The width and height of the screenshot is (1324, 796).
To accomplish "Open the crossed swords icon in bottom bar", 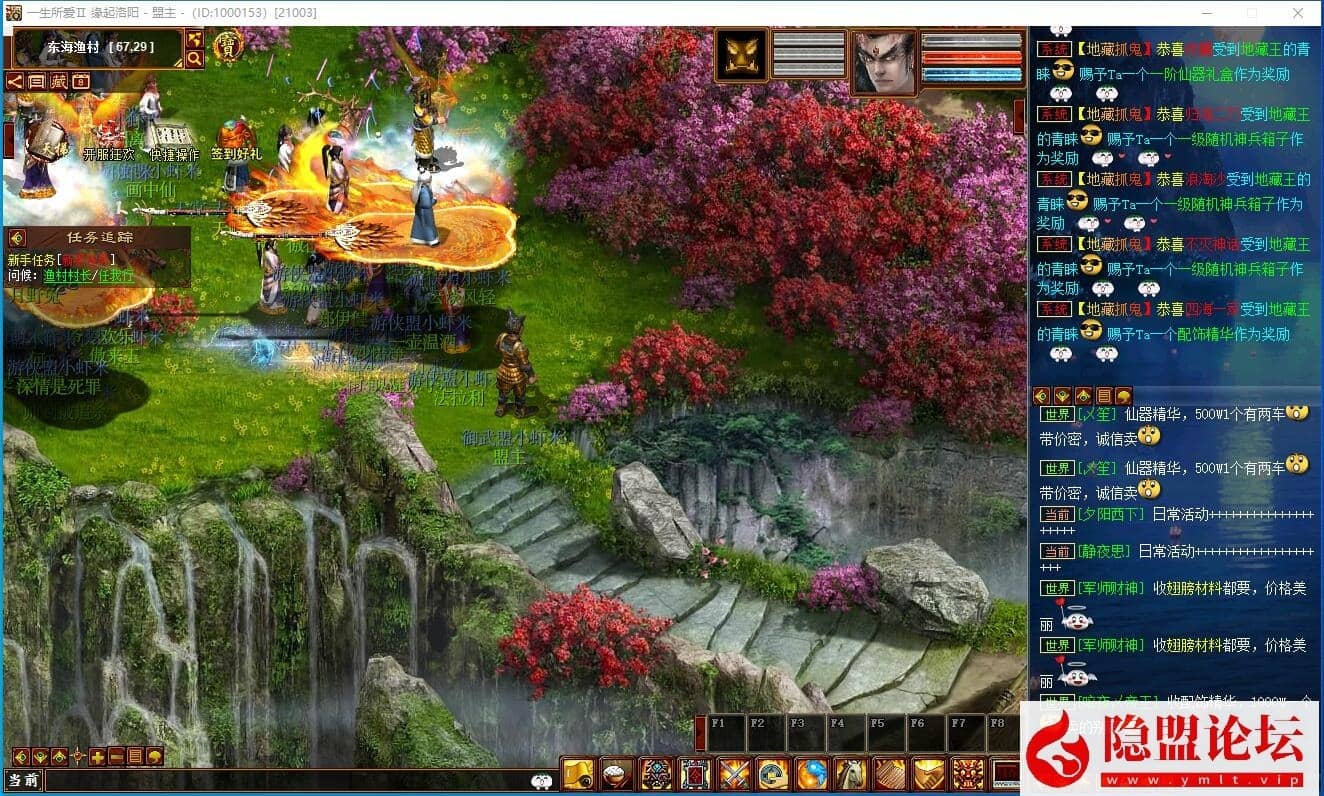I will (734, 773).
